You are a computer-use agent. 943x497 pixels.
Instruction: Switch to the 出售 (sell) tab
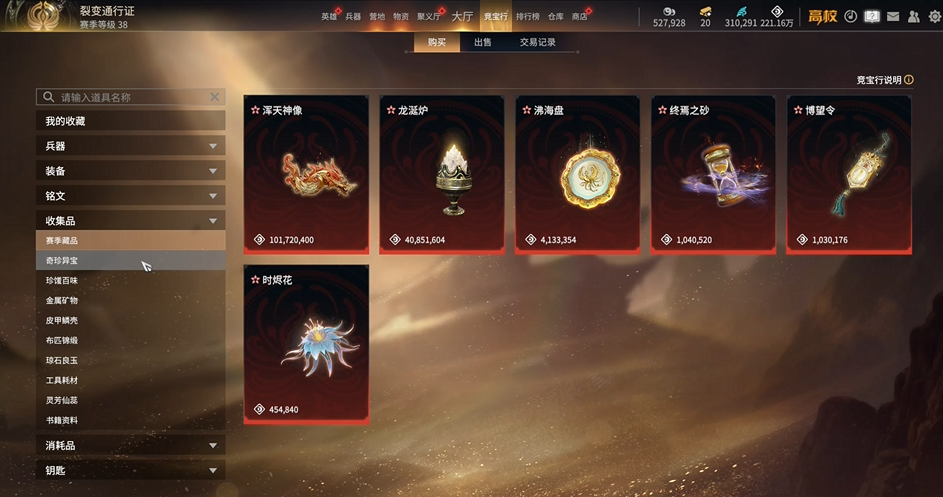click(482, 43)
